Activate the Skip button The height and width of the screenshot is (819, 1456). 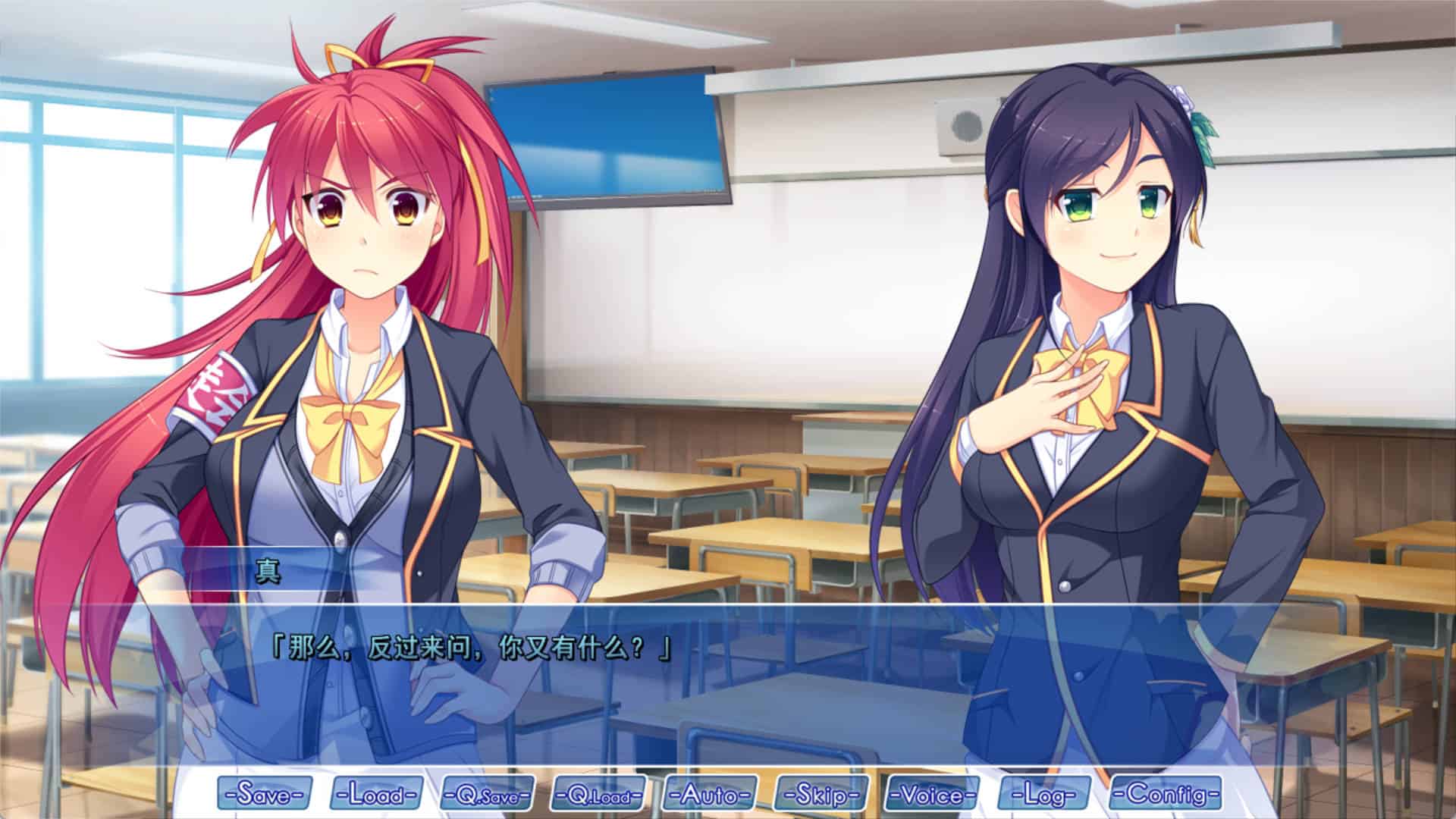(821, 793)
